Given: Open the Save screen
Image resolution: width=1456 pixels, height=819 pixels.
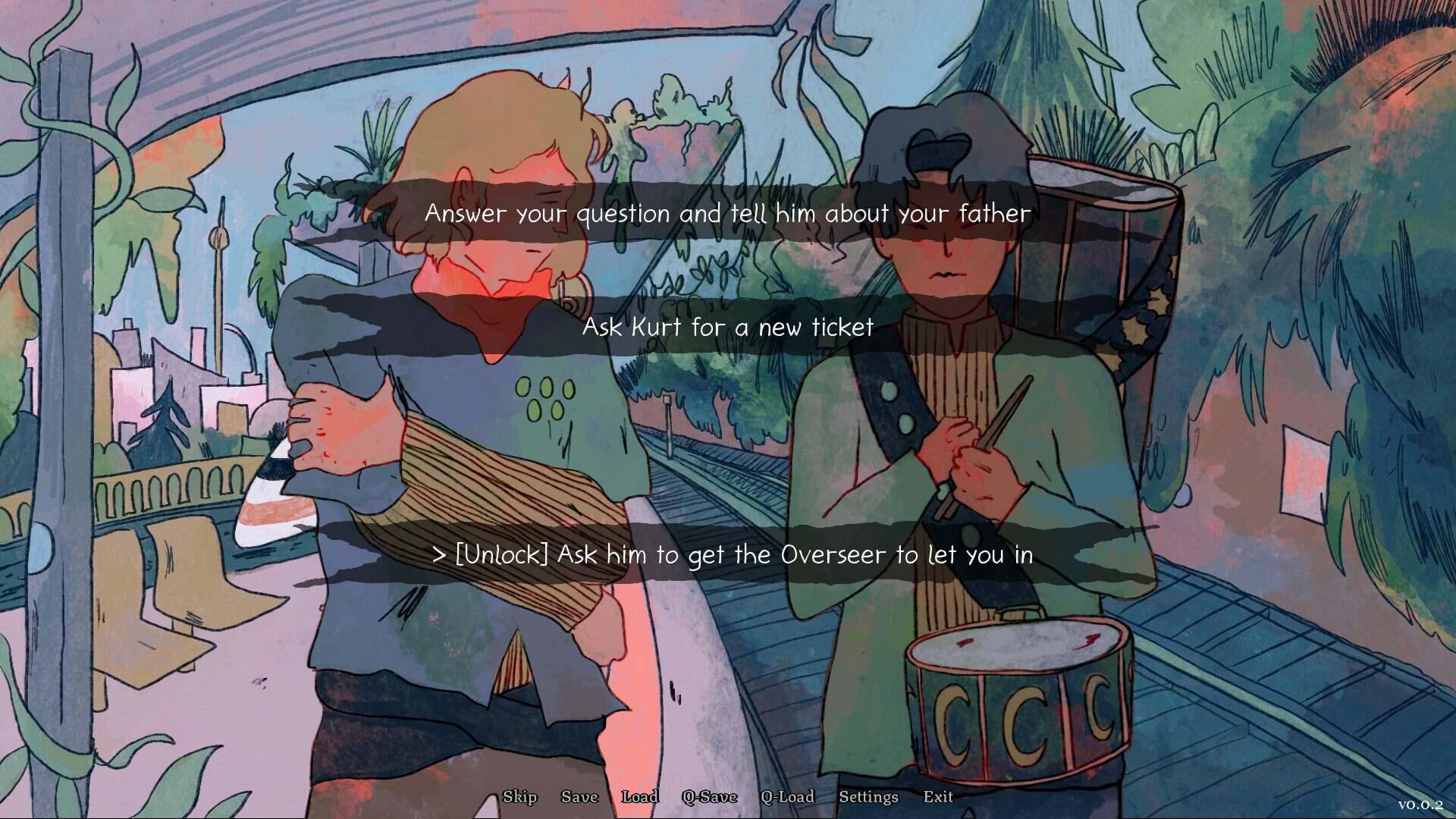Looking at the screenshot, I should tap(579, 797).
